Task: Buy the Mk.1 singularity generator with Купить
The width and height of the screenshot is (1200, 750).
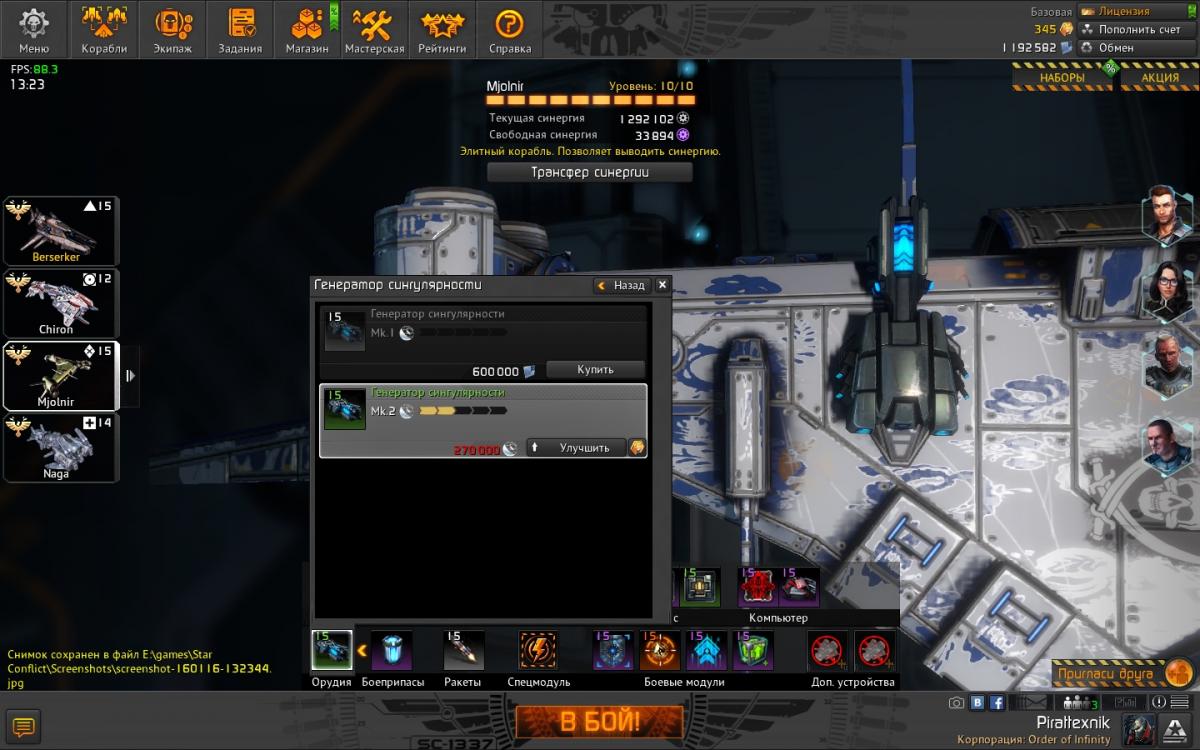Action: (x=595, y=369)
